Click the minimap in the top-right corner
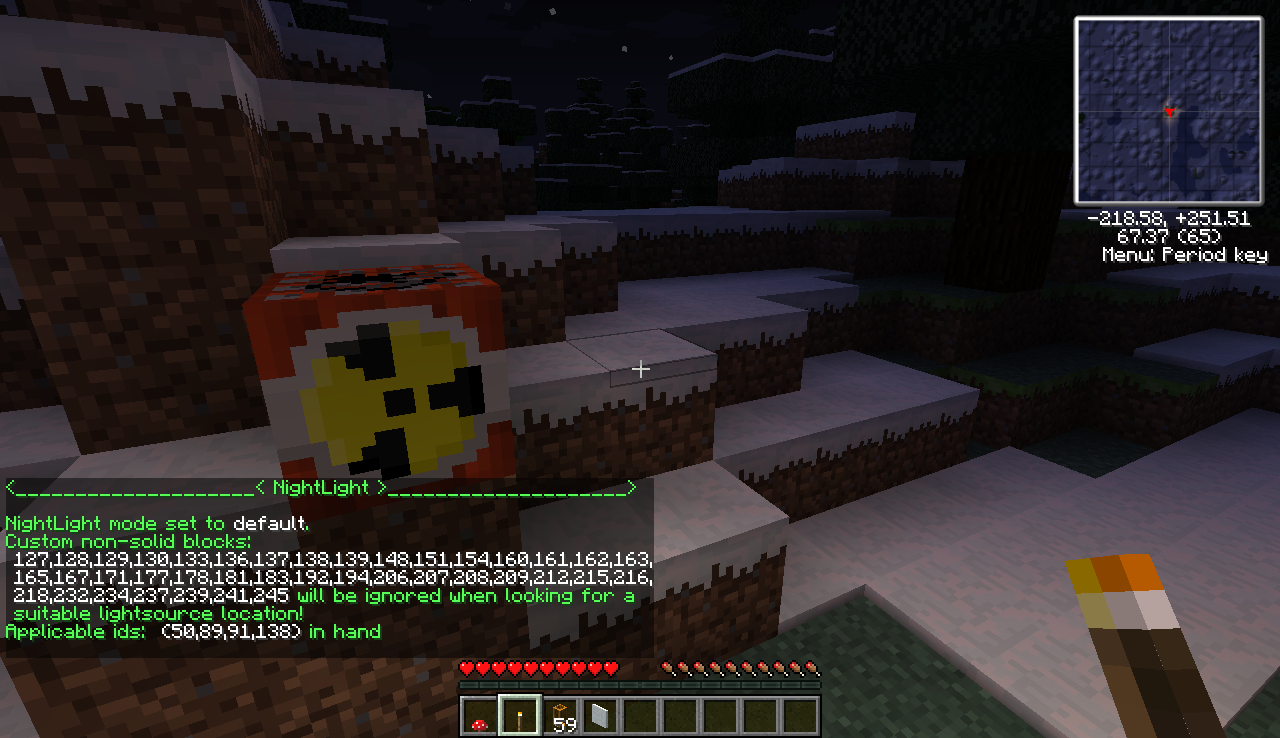Image resolution: width=1280 pixels, height=738 pixels. [1168, 112]
